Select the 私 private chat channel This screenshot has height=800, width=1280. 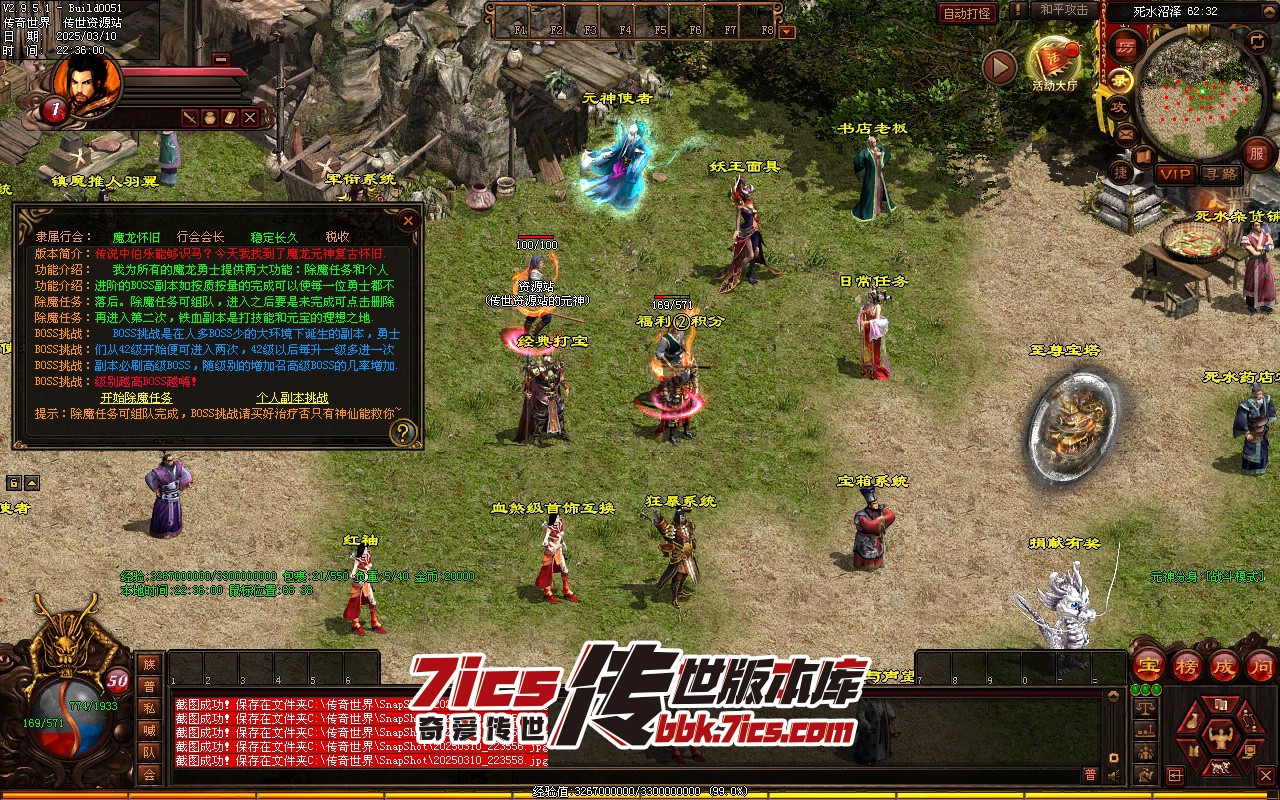point(149,708)
